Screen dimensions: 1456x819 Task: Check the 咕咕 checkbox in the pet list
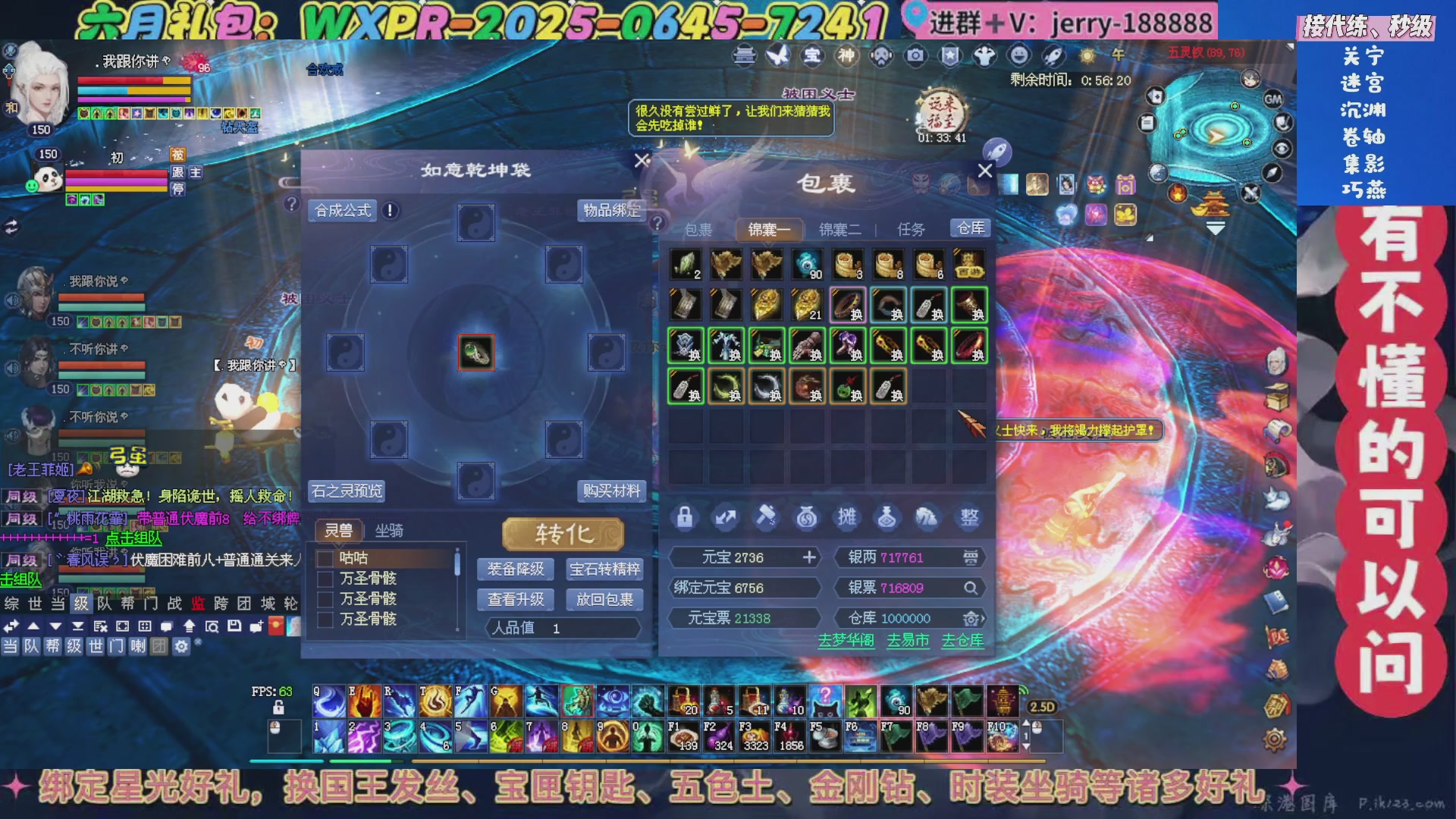point(326,558)
